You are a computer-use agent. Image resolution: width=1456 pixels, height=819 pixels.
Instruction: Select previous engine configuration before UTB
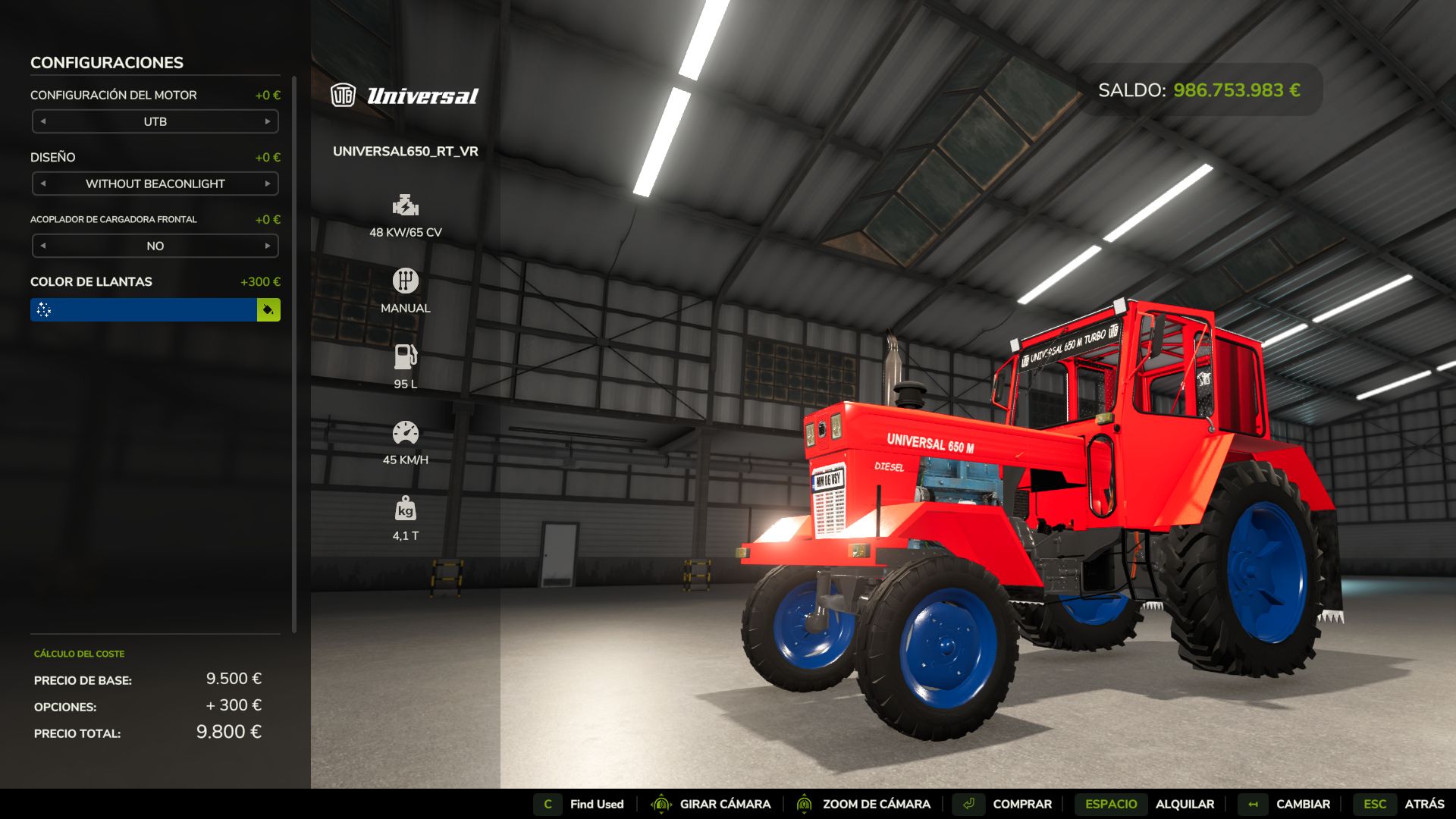click(43, 121)
